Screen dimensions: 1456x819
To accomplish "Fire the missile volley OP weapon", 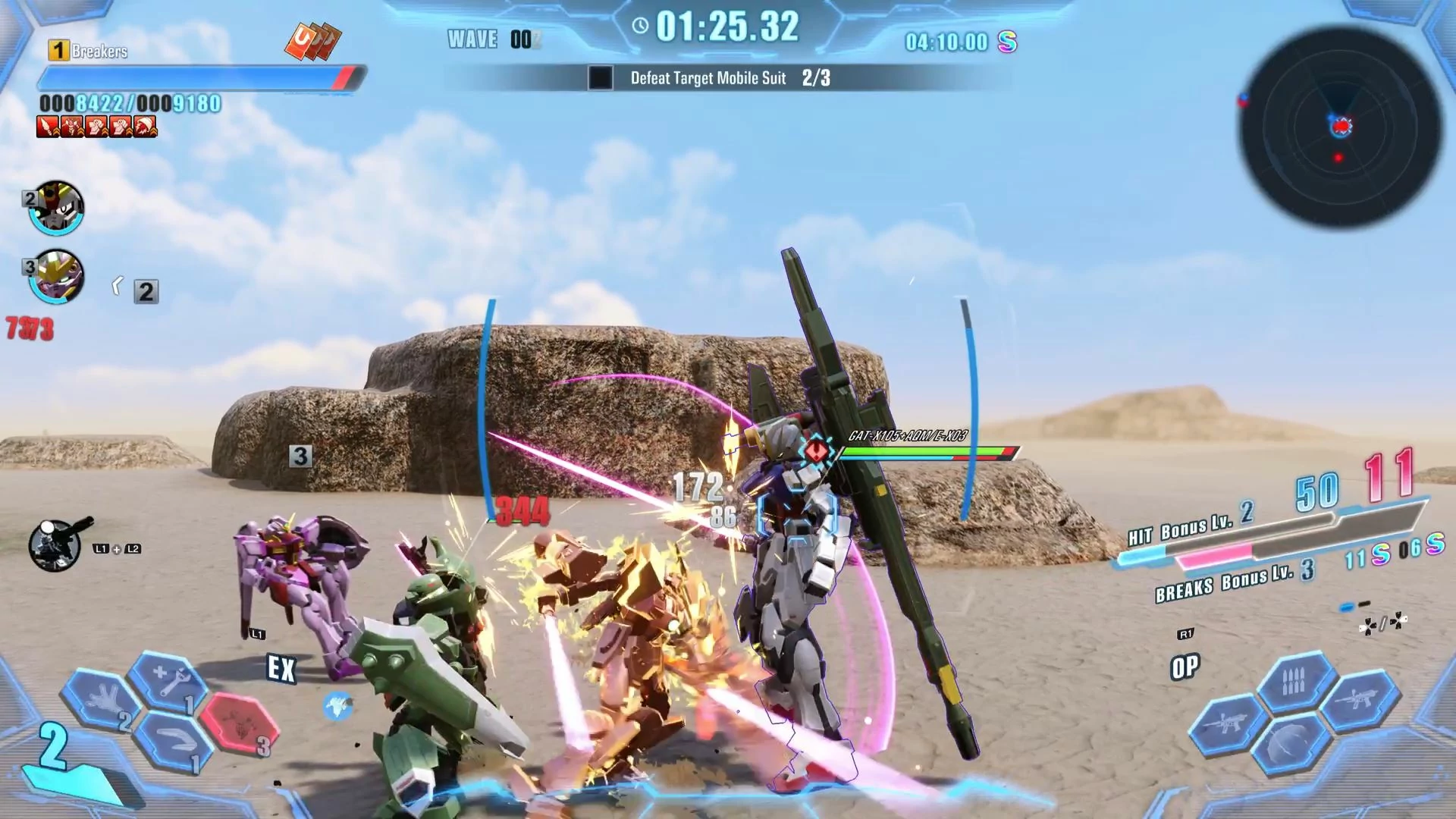I will (x=1294, y=683).
